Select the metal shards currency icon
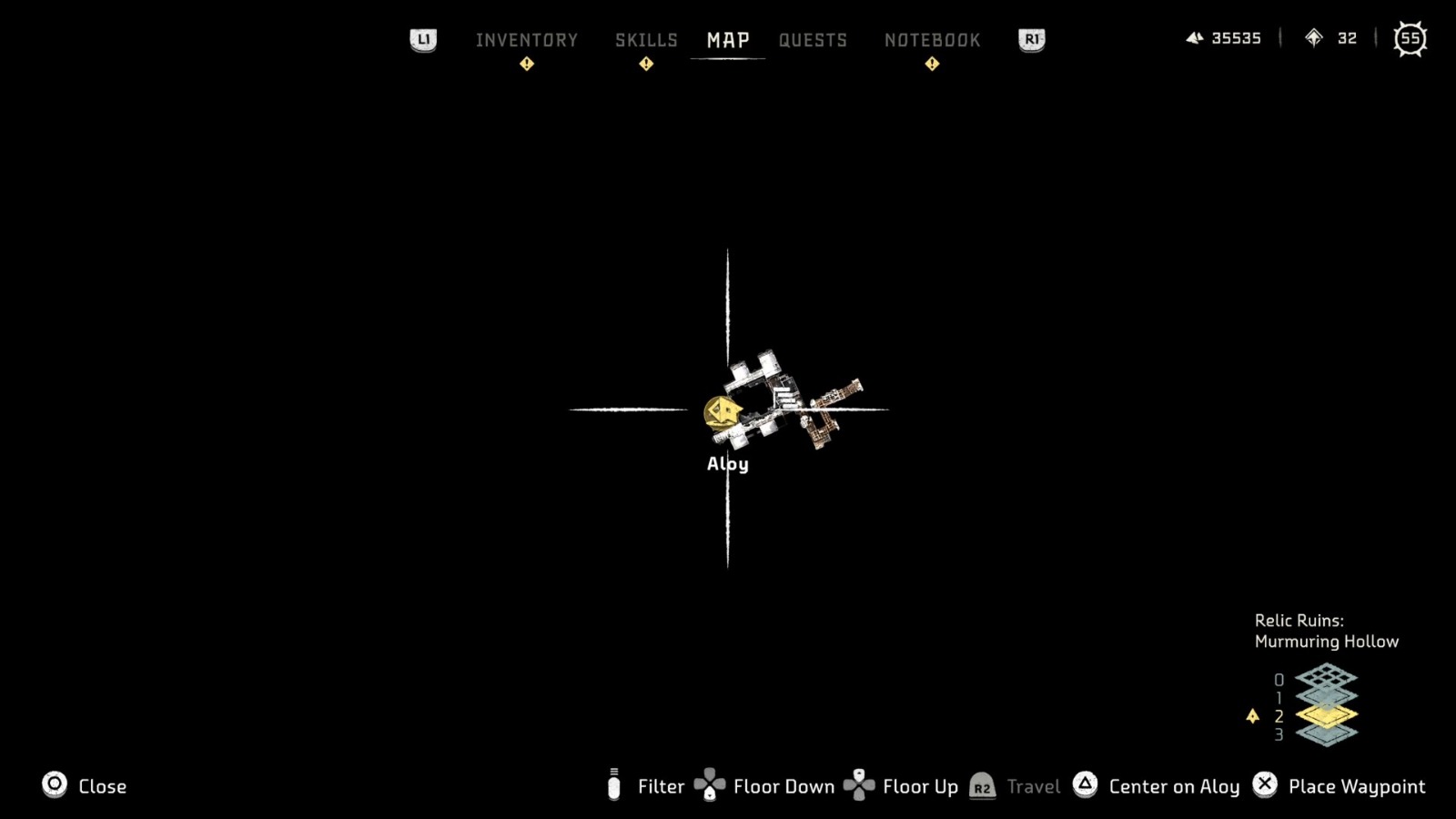 coord(1195,38)
